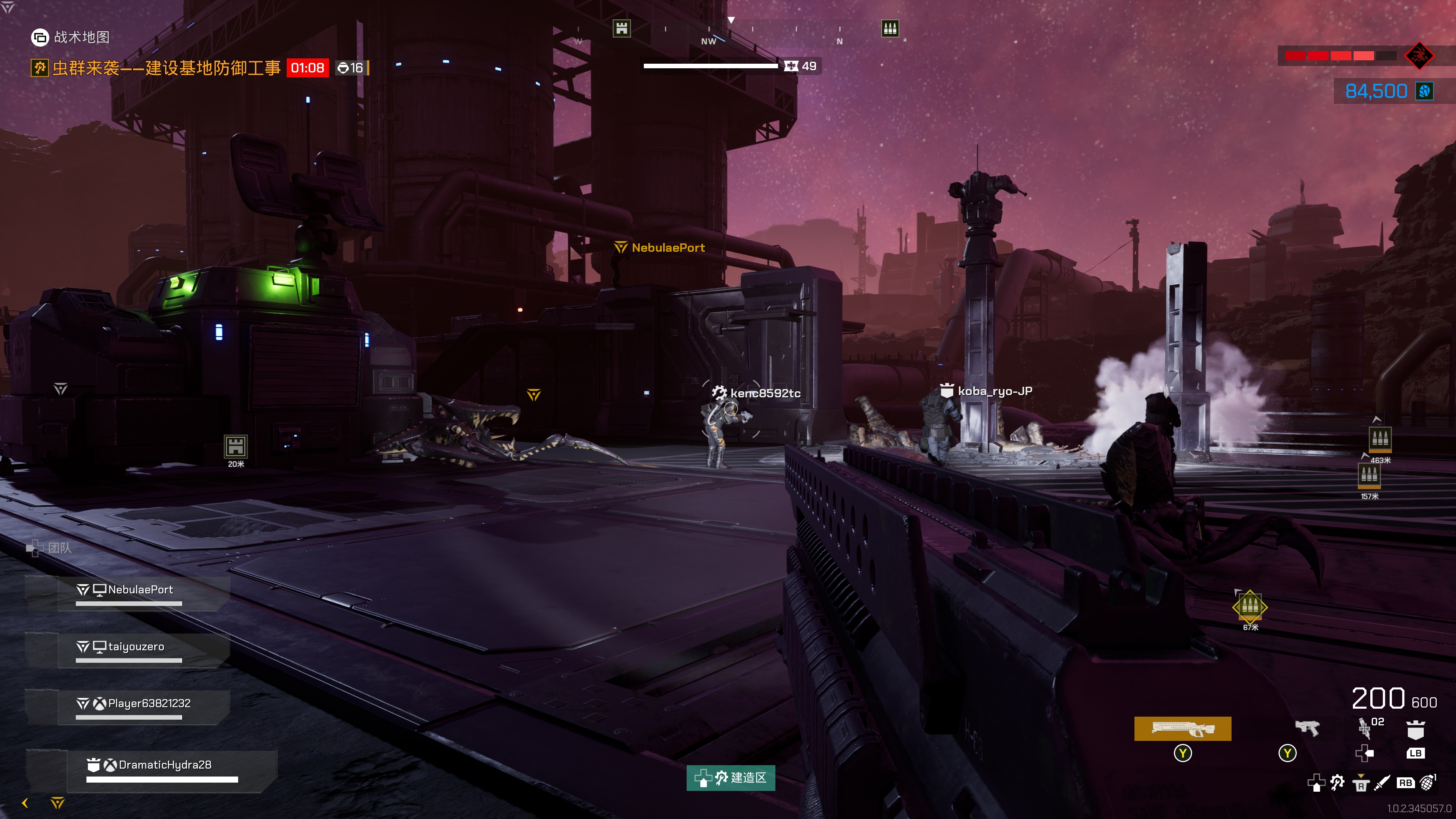Select the highlighted primary rifle slot
The width and height of the screenshot is (1456, 819).
(1182, 728)
